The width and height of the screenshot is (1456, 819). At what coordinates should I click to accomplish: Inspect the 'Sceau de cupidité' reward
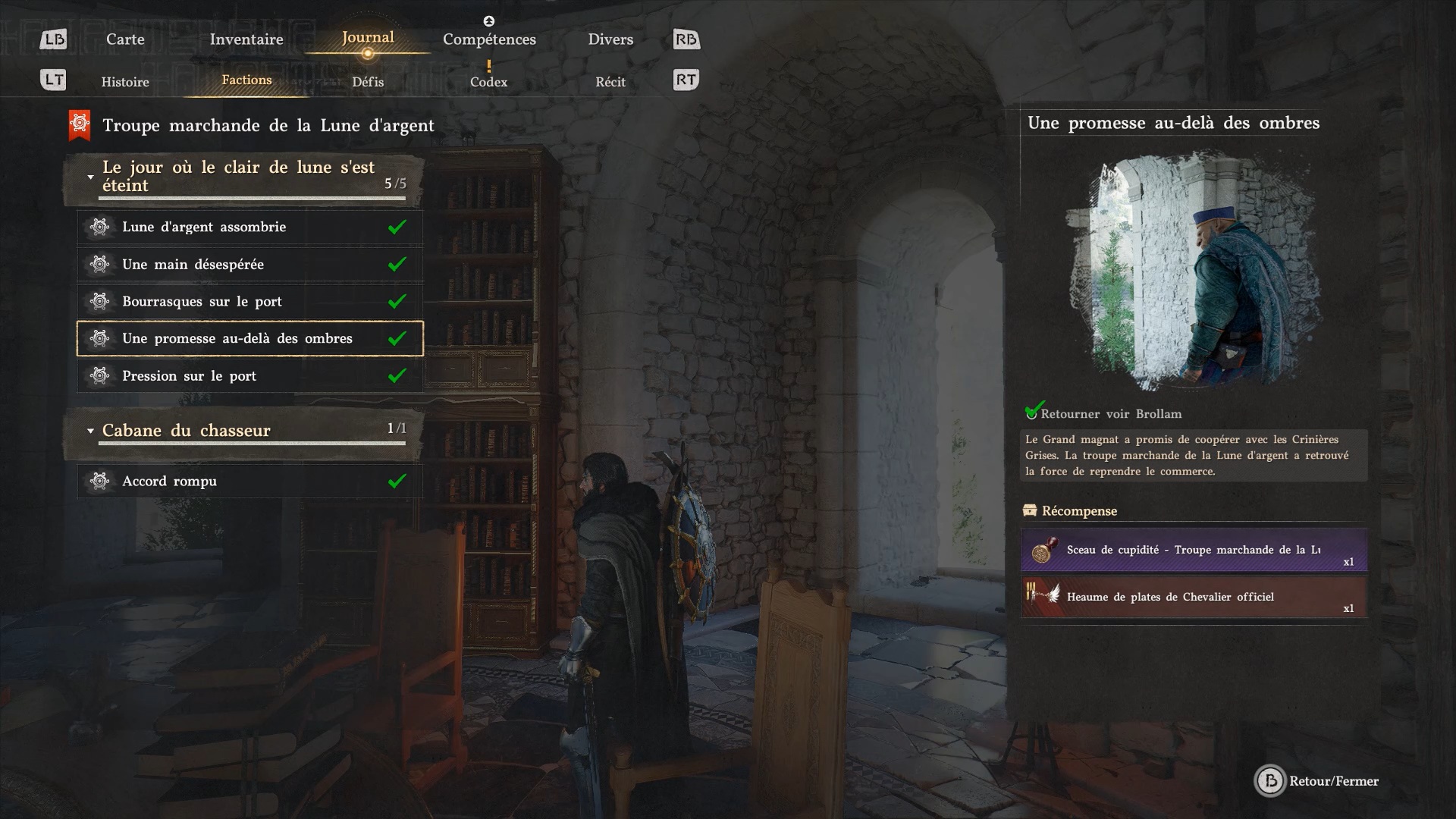click(x=1194, y=551)
